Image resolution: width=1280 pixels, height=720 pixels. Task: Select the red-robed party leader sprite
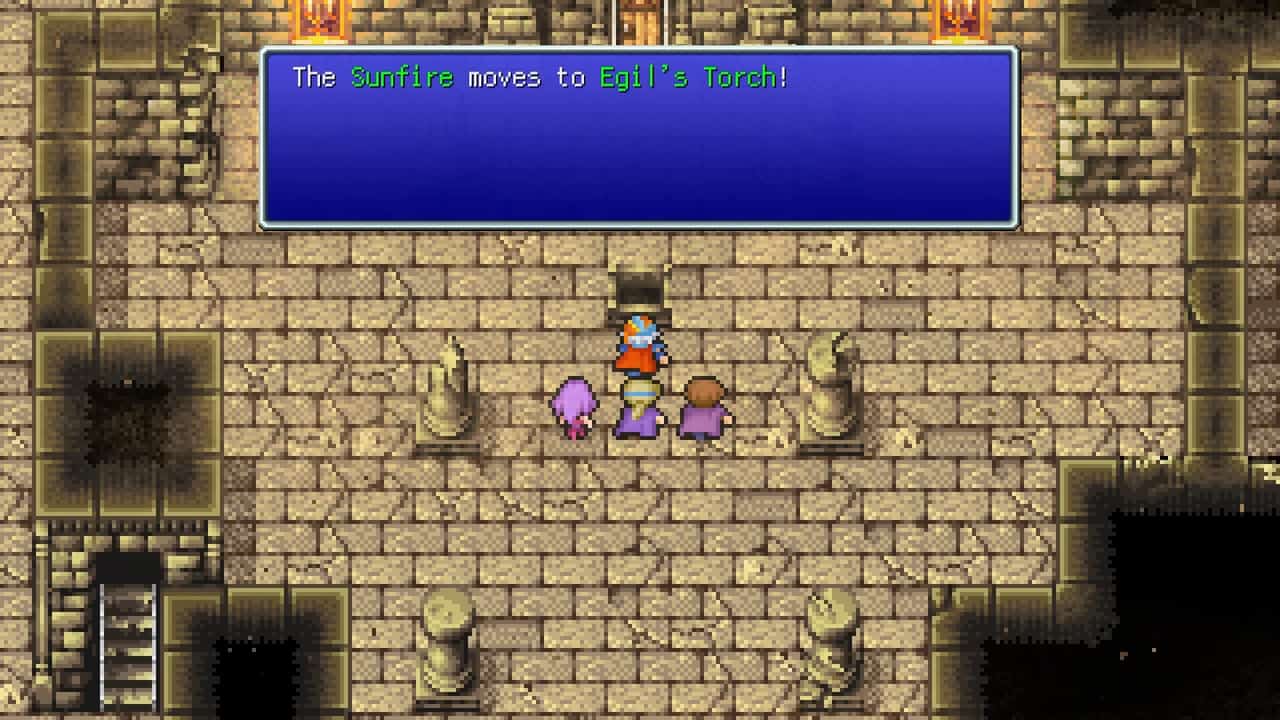click(640, 345)
